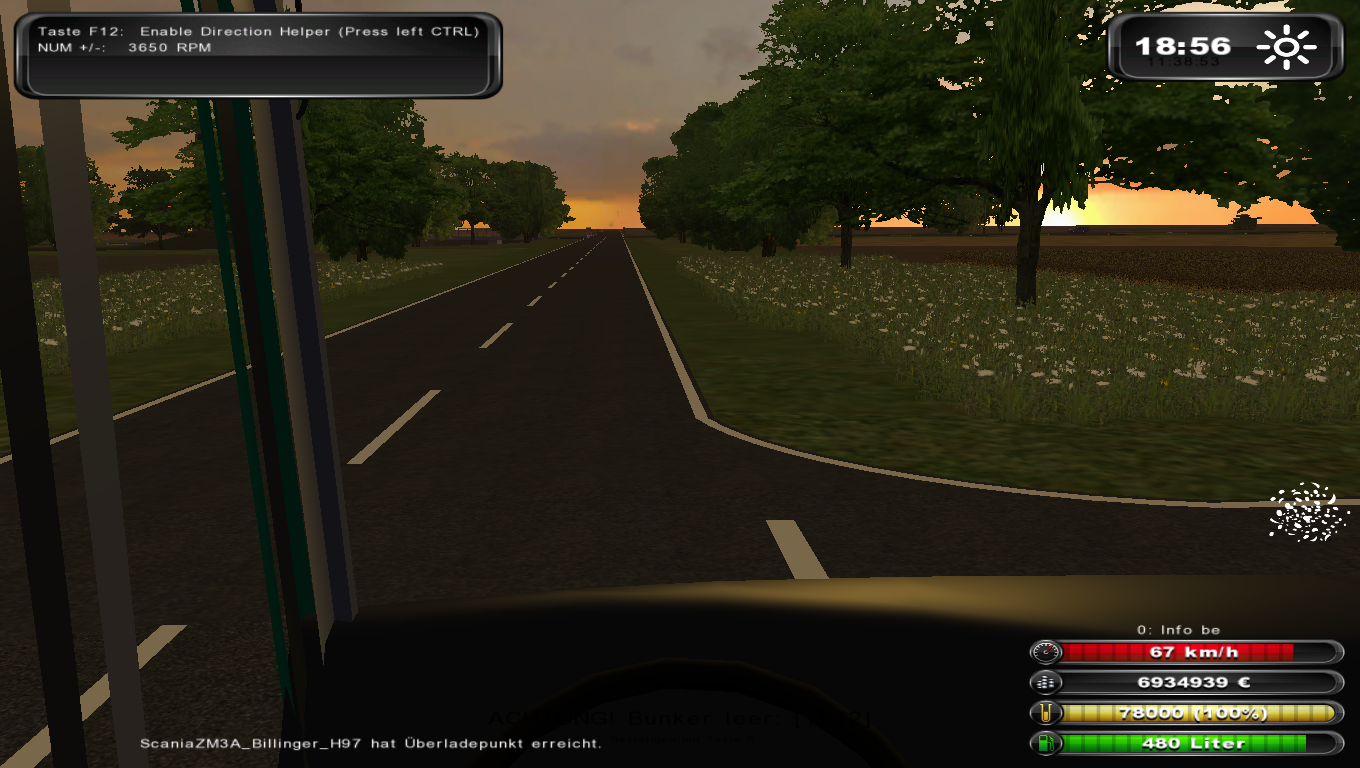Select the money coins icon

point(1046,682)
